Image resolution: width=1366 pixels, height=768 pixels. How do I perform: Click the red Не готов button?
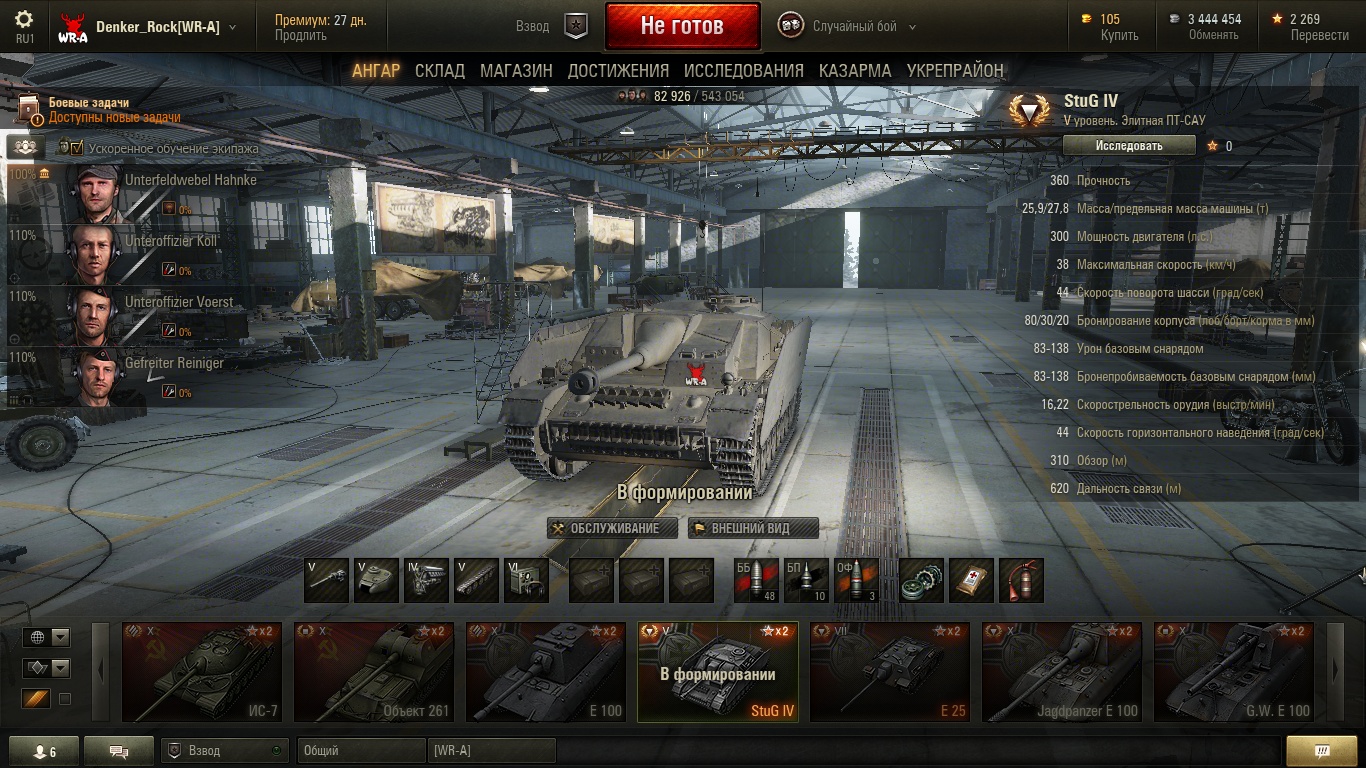click(x=682, y=26)
